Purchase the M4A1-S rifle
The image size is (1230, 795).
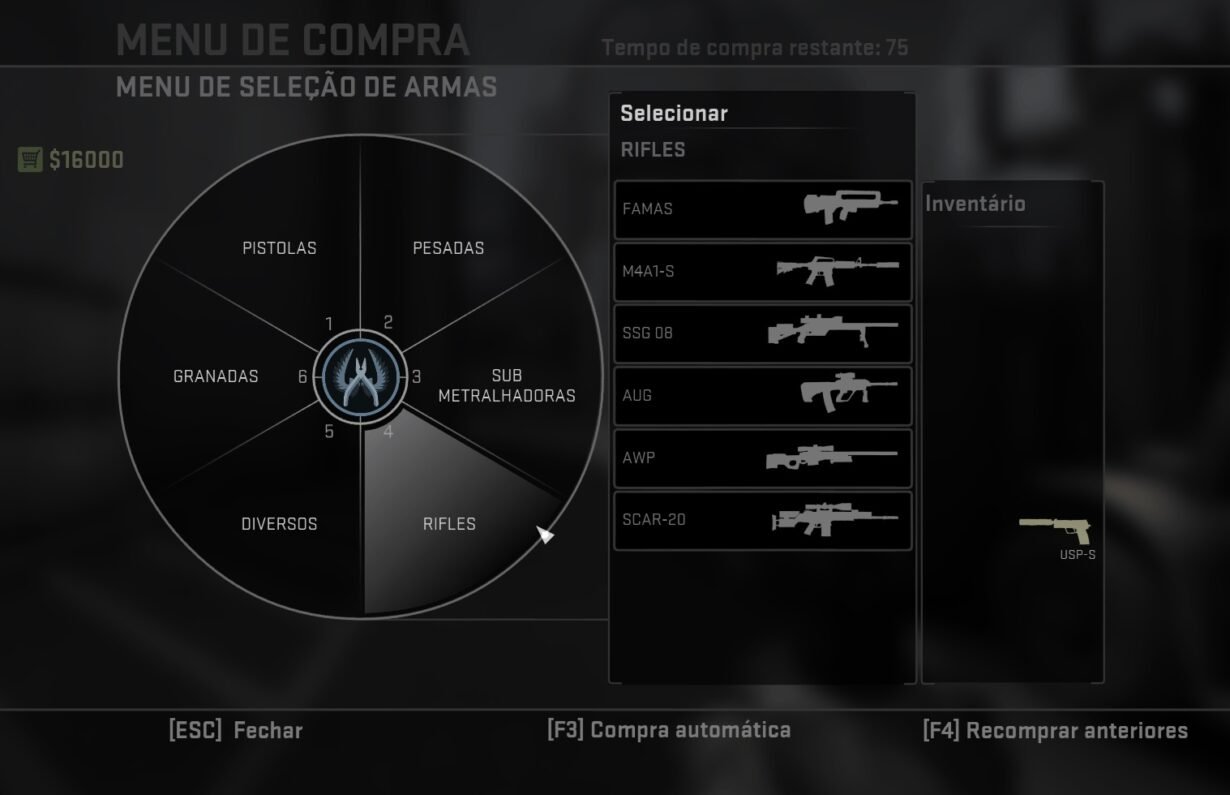click(x=762, y=272)
